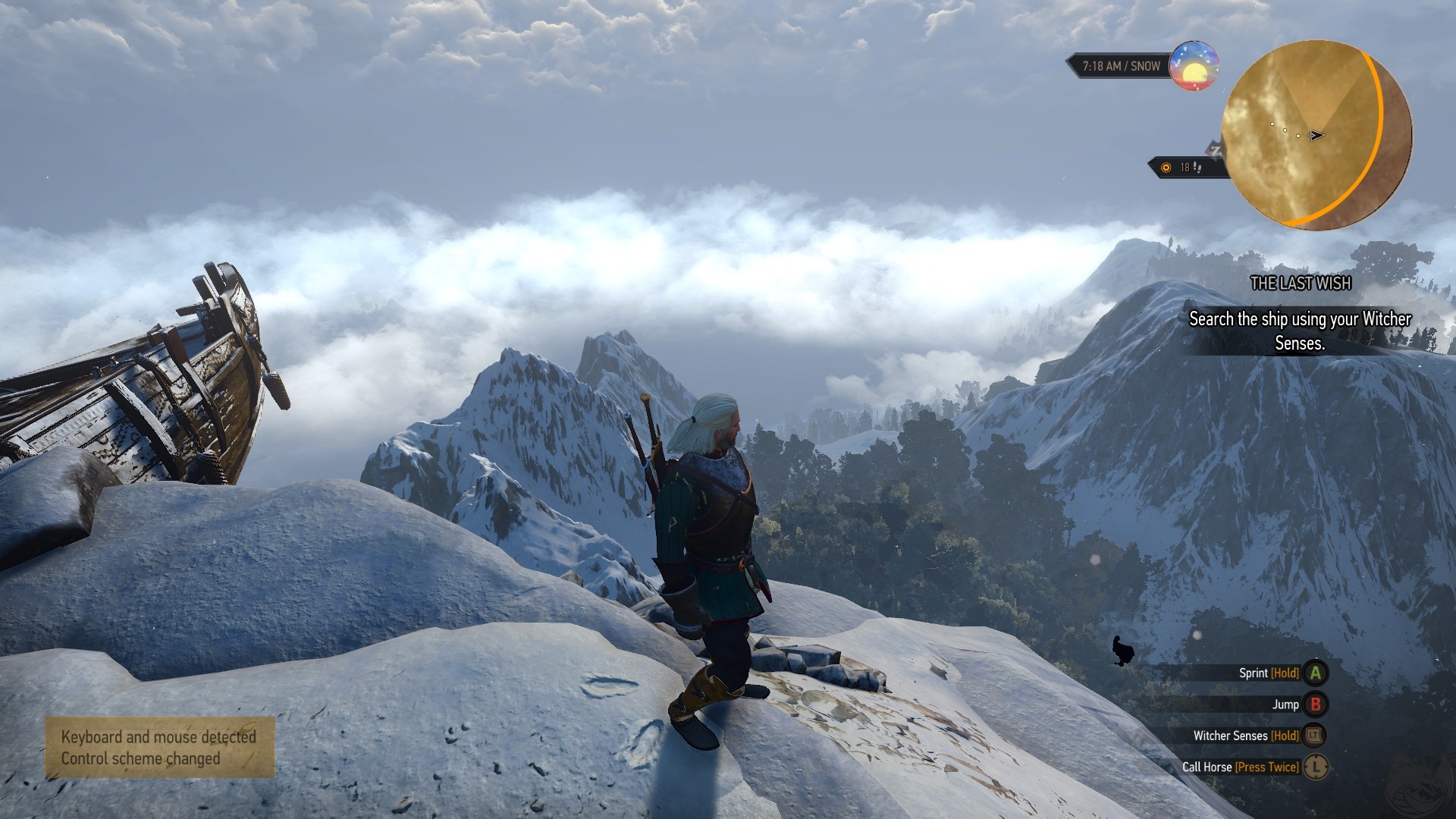
Task: Click the Search the ship objective text
Action: click(1300, 331)
